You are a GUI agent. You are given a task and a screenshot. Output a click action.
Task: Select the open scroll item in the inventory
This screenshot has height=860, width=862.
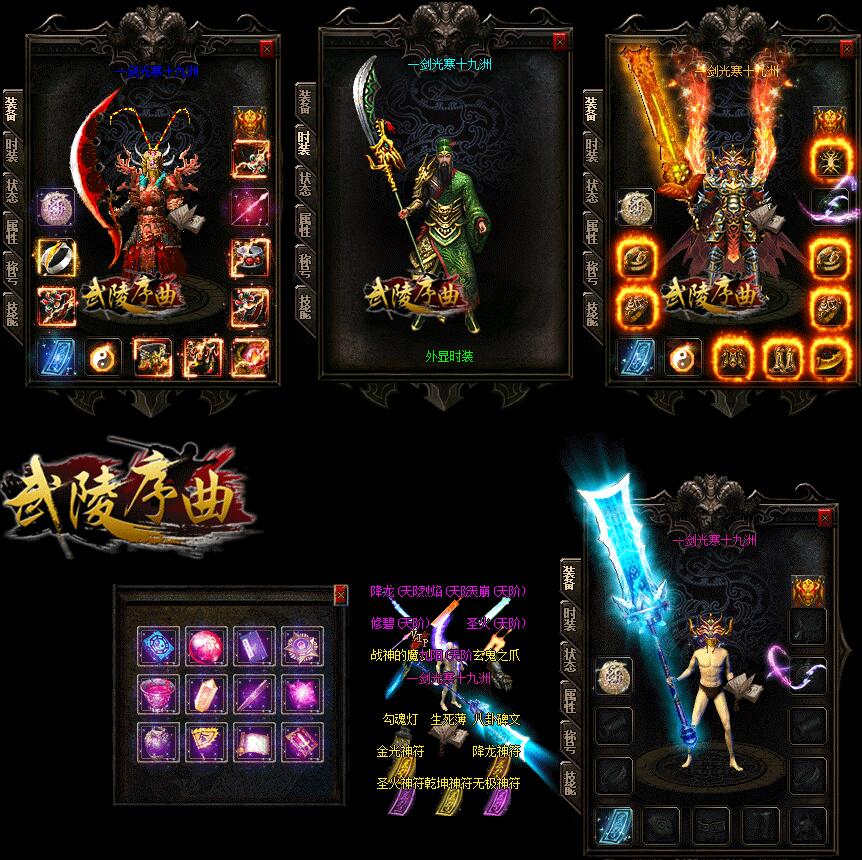pyautogui.click(x=253, y=743)
